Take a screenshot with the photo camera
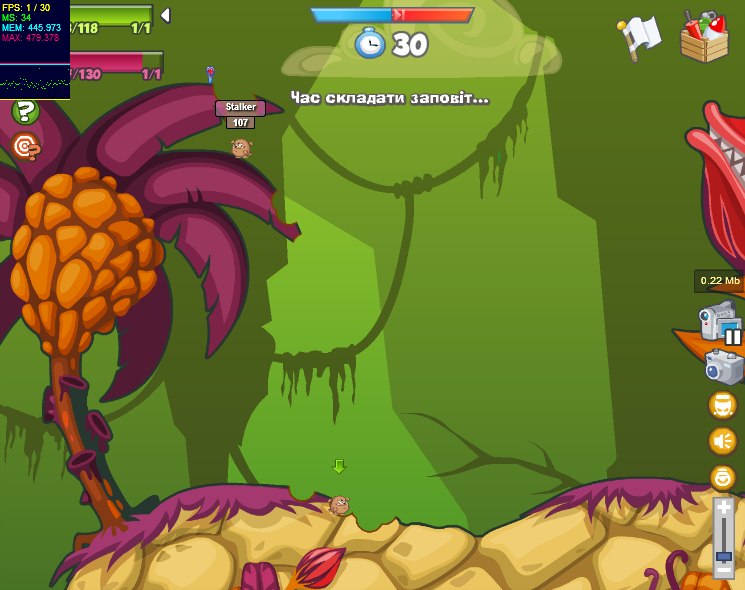The height and width of the screenshot is (590, 745). pos(723,367)
